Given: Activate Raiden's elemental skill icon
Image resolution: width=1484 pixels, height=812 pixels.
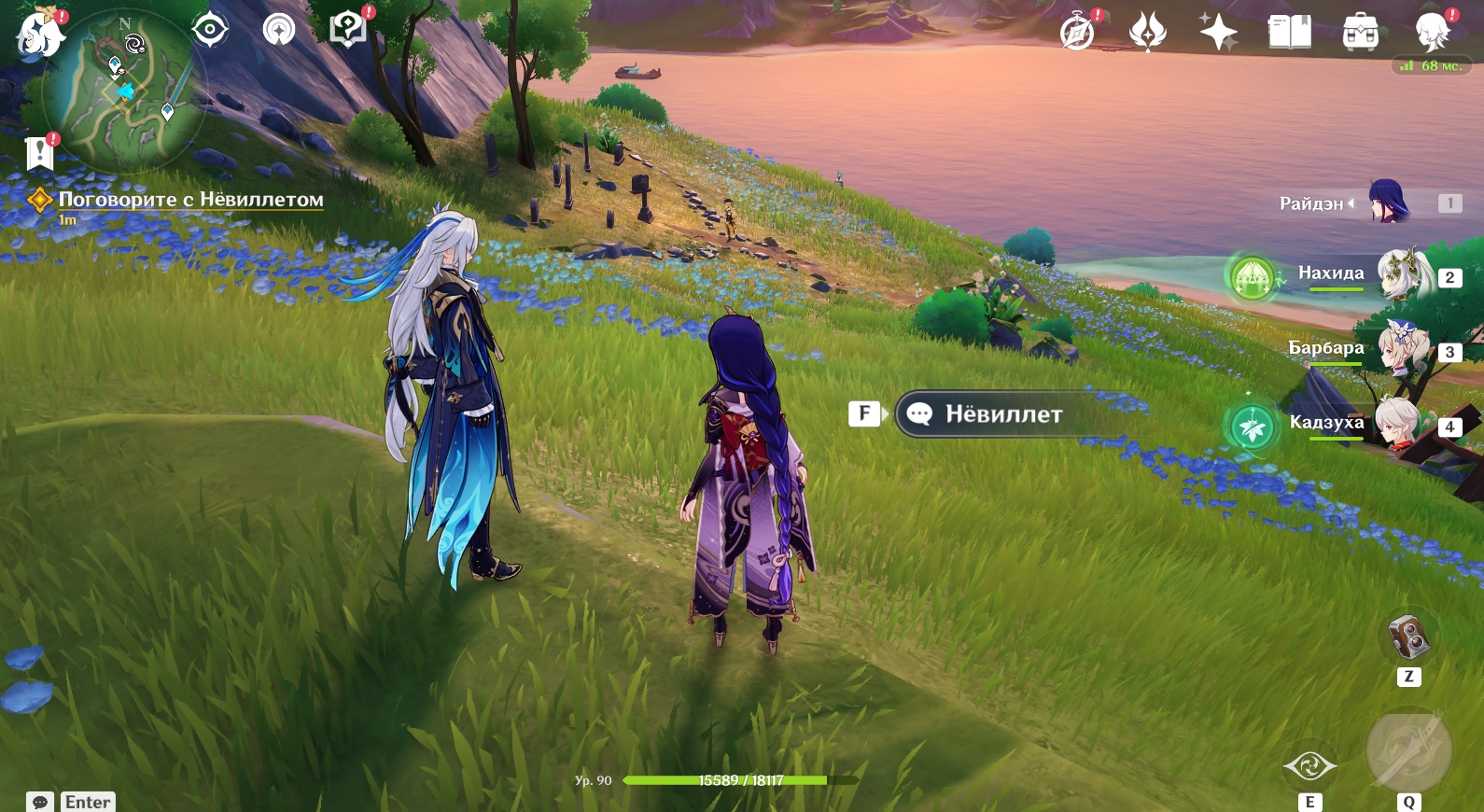Looking at the screenshot, I should tap(1309, 766).
